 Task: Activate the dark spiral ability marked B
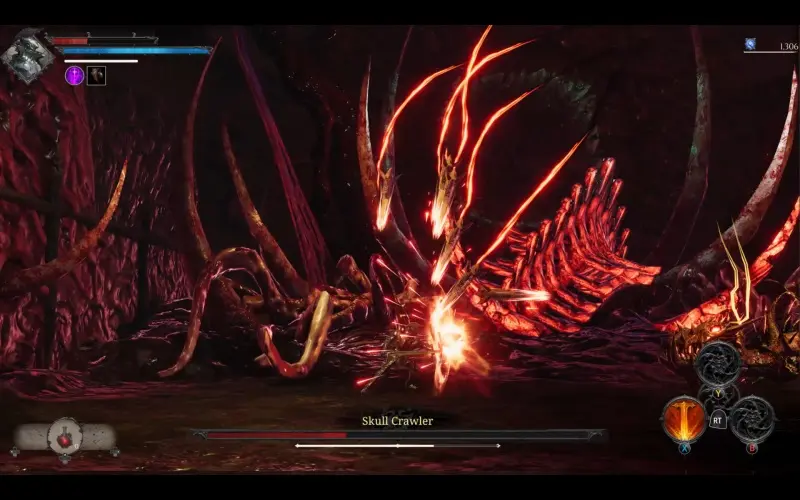[x=751, y=418]
